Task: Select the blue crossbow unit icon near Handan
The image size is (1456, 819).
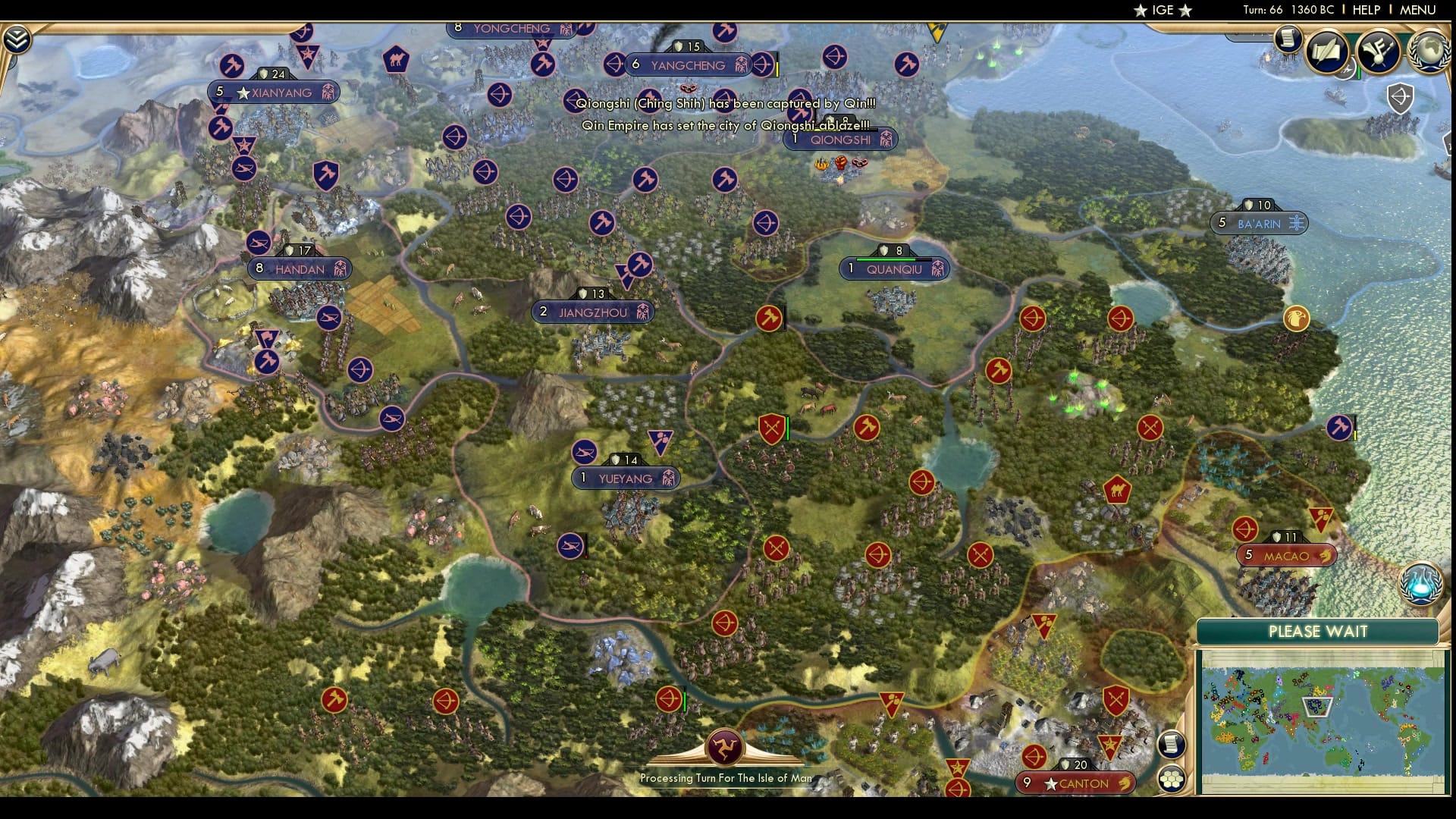Action: point(329,318)
